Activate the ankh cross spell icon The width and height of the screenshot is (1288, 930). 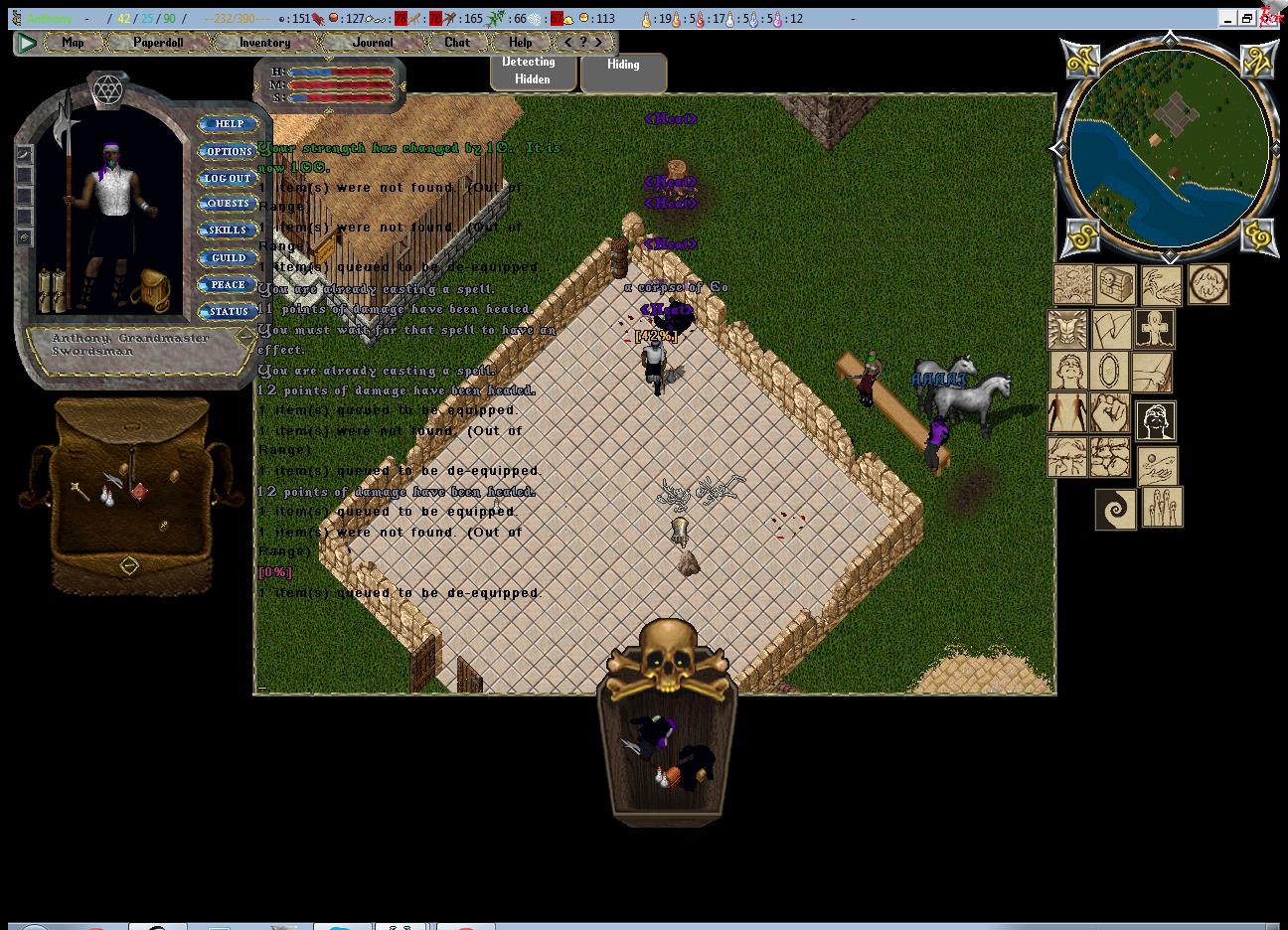(x=1155, y=329)
